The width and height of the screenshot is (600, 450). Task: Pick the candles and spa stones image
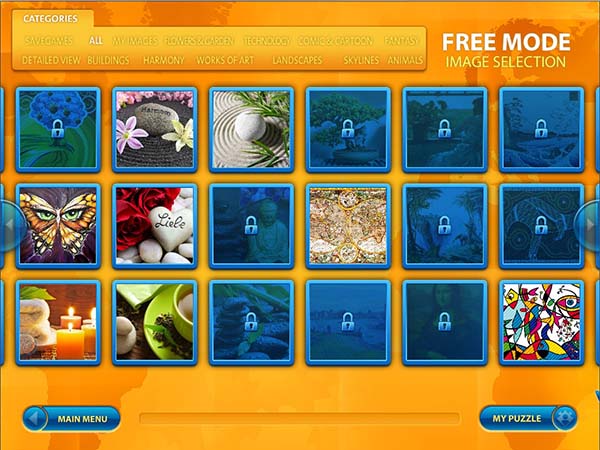[57, 322]
